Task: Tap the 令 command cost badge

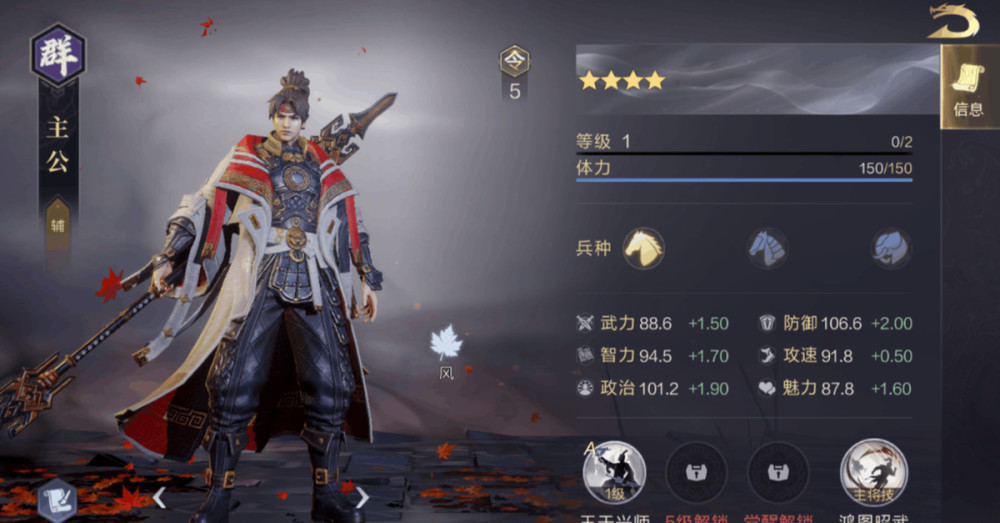Action: [x=515, y=63]
